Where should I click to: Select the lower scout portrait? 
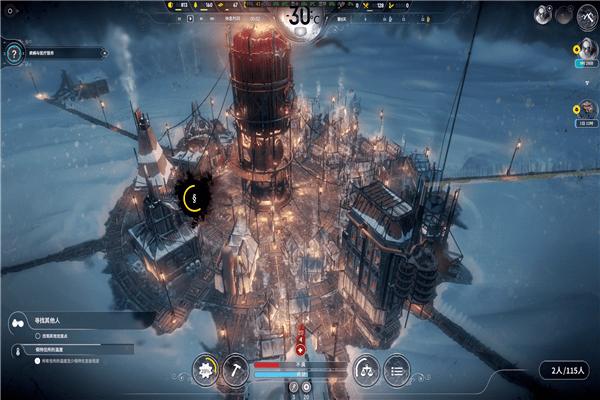click(x=585, y=109)
